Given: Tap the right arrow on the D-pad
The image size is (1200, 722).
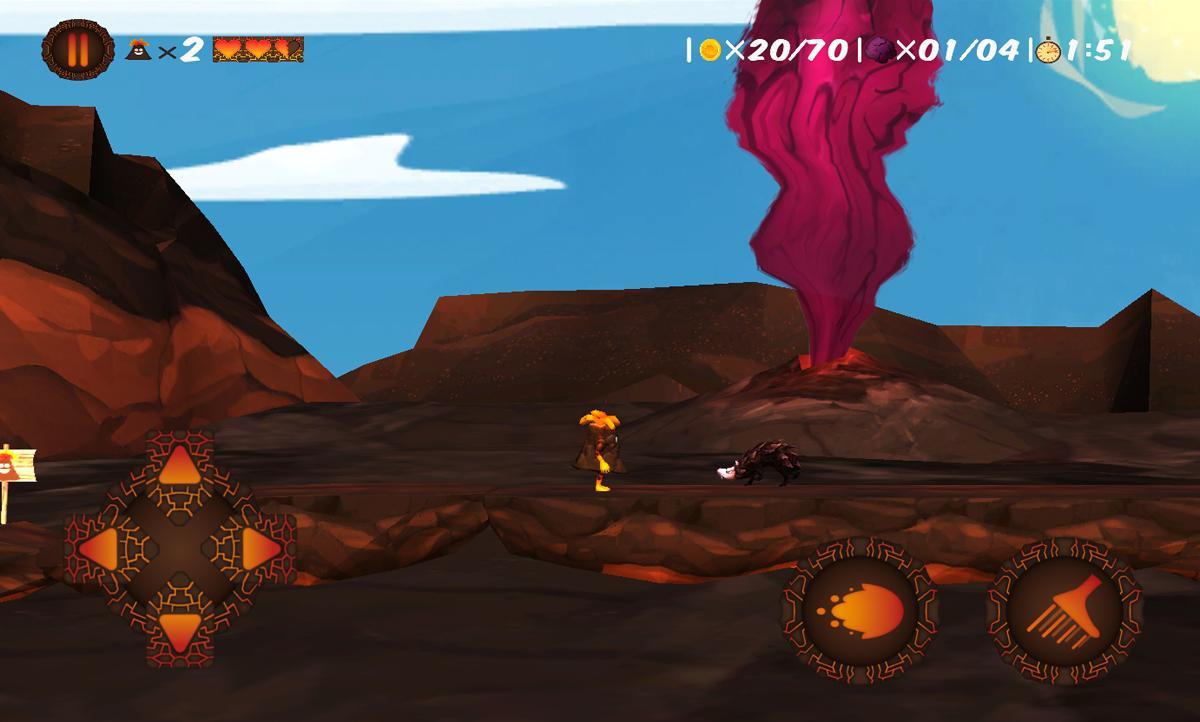Looking at the screenshot, I should click(x=260, y=547).
